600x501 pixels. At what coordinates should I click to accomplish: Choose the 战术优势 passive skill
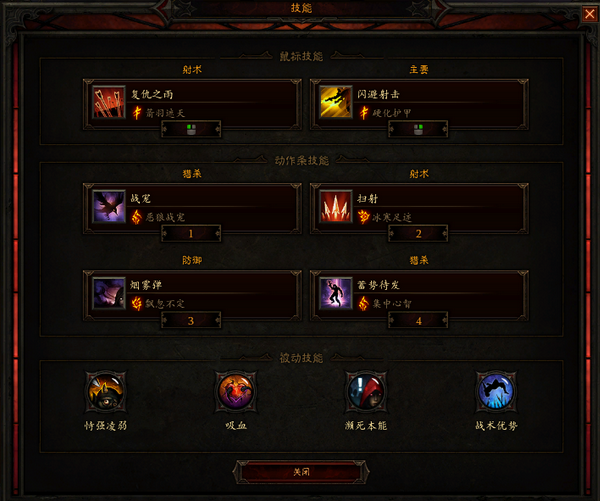(x=495, y=389)
